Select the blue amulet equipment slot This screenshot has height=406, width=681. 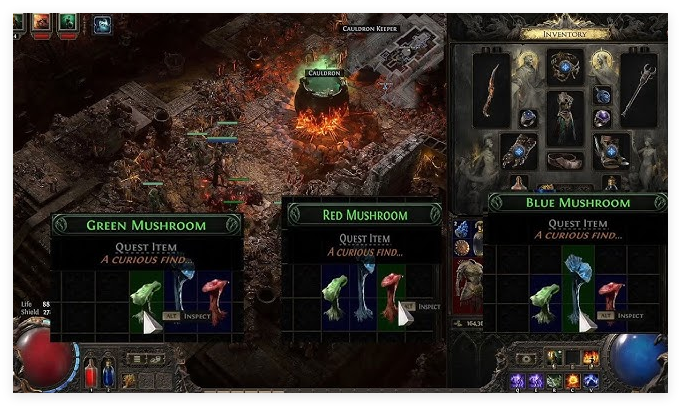tap(603, 96)
